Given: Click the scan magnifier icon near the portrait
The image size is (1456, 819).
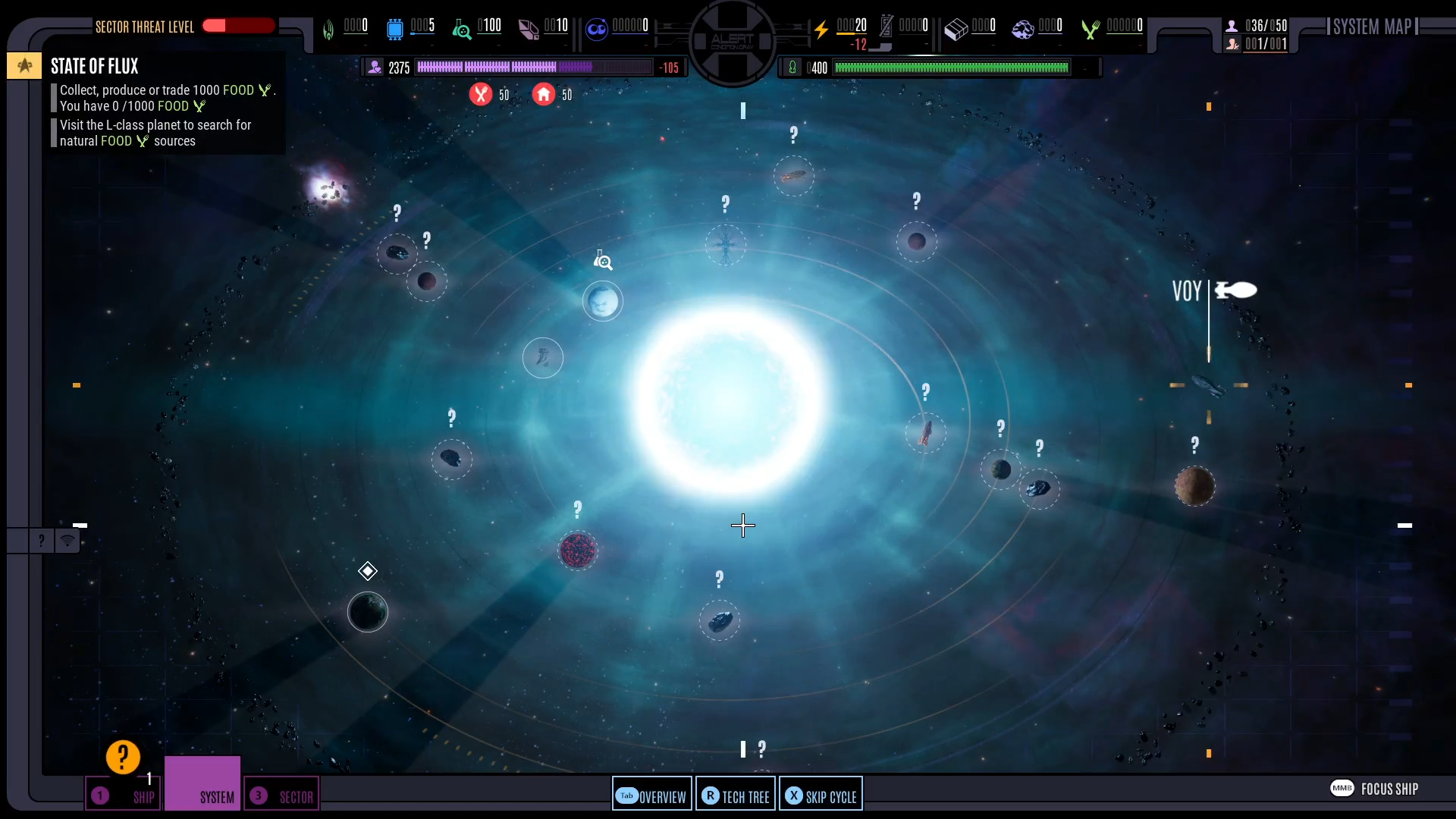Looking at the screenshot, I should [x=602, y=260].
